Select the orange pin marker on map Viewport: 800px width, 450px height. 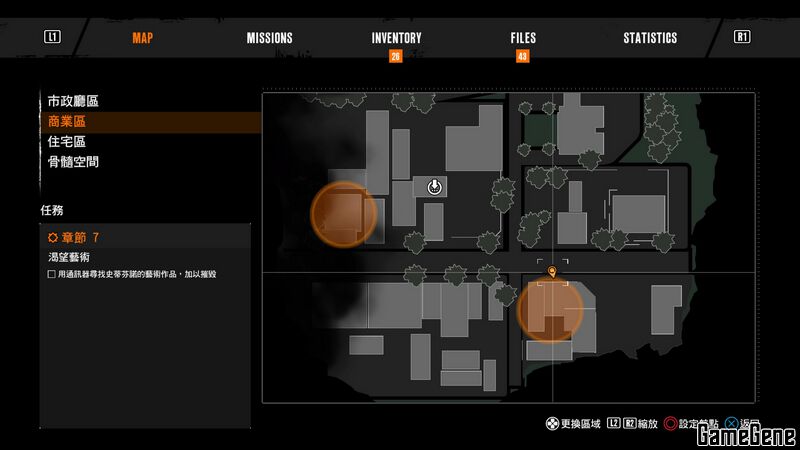pos(553,269)
